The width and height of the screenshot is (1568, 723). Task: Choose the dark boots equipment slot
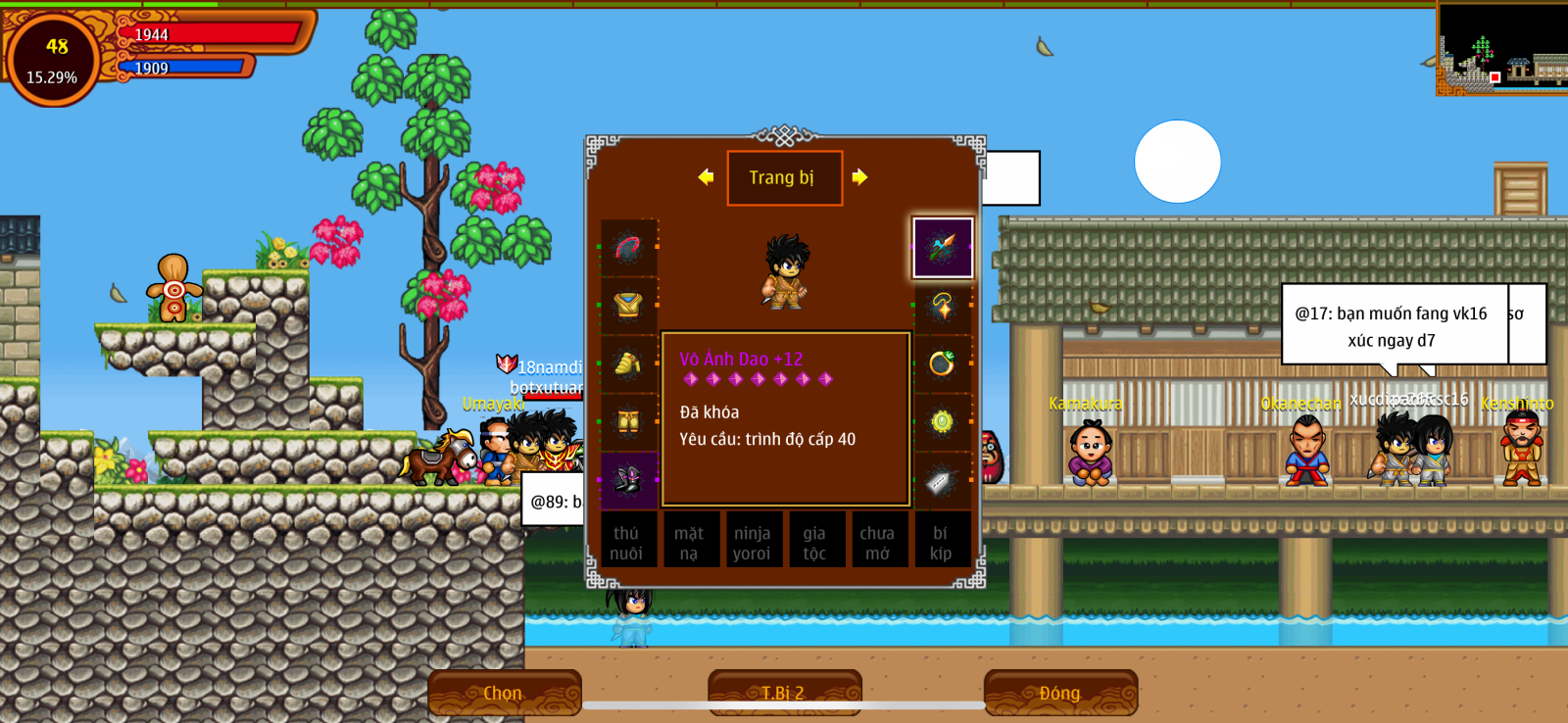[x=628, y=480]
